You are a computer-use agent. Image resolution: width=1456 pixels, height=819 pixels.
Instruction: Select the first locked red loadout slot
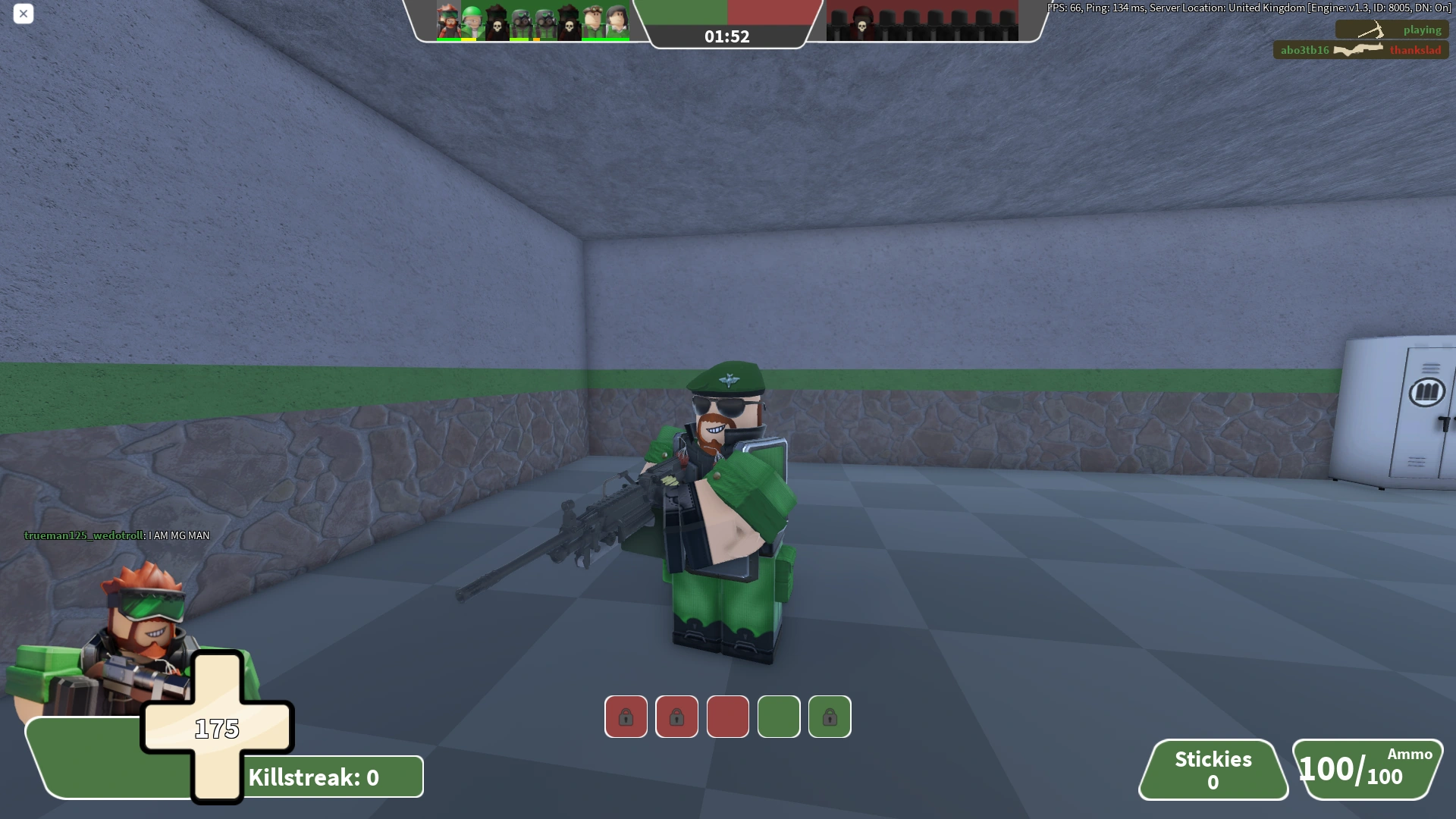click(626, 717)
